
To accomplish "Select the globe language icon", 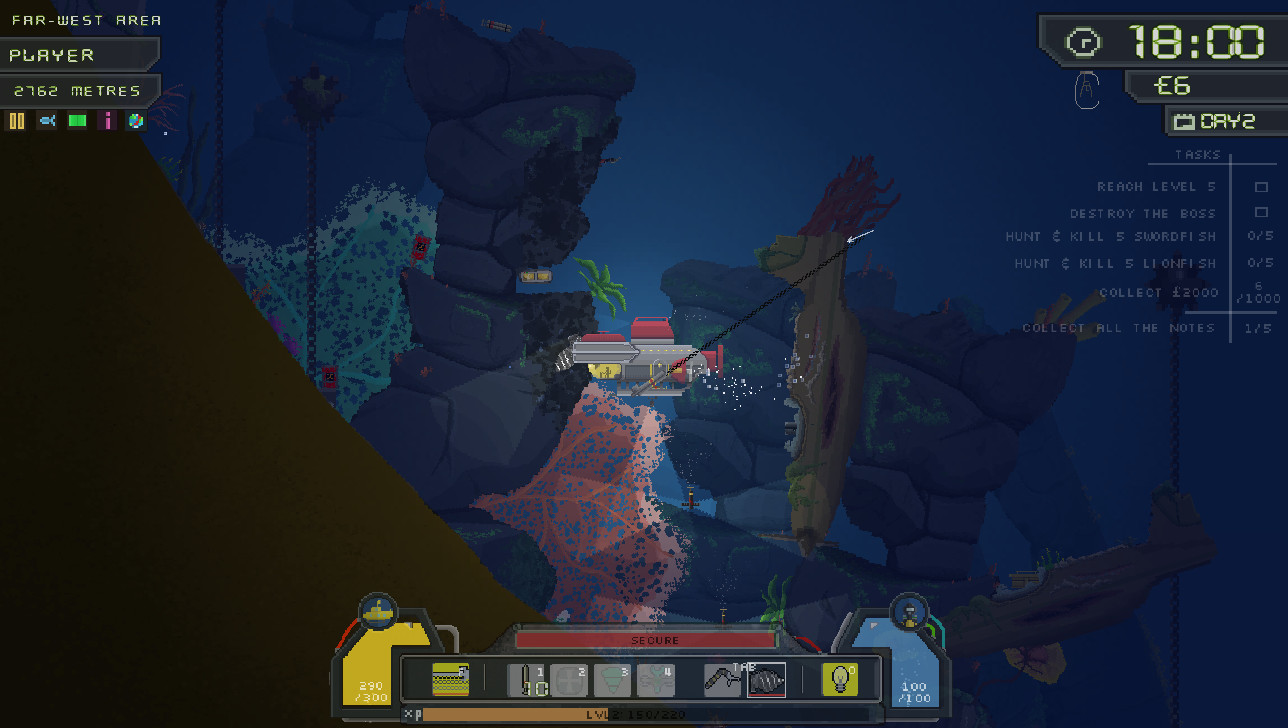I will [x=136, y=120].
